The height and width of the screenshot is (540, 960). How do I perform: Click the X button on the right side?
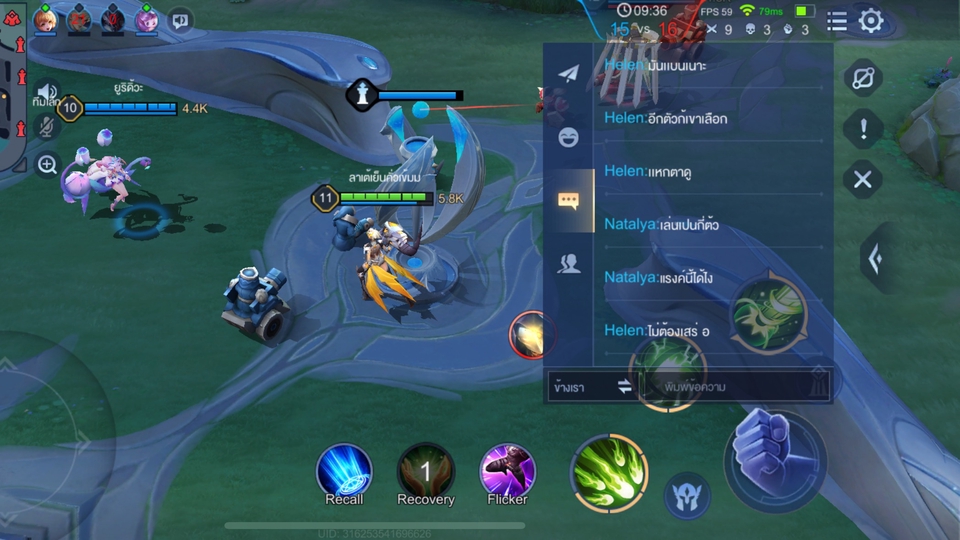(x=862, y=180)
